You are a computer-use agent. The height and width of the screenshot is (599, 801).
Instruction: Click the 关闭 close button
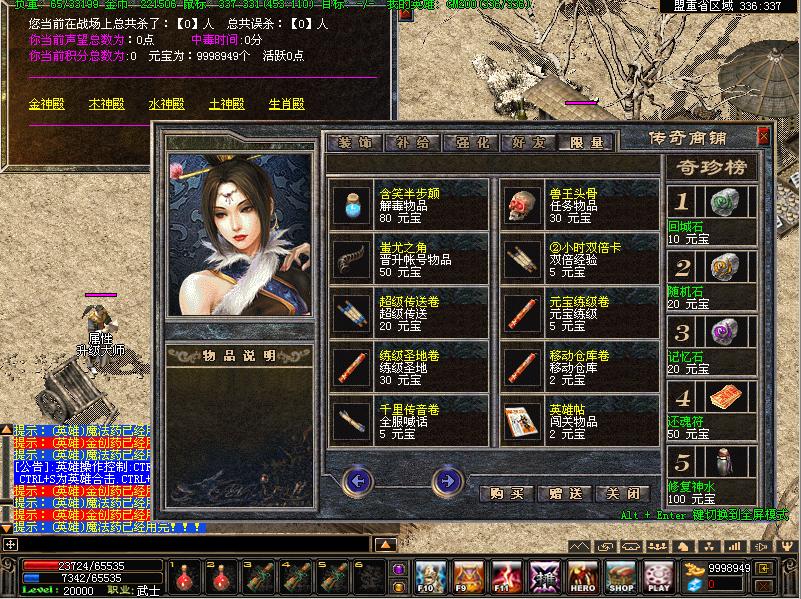tap(621, 494)
